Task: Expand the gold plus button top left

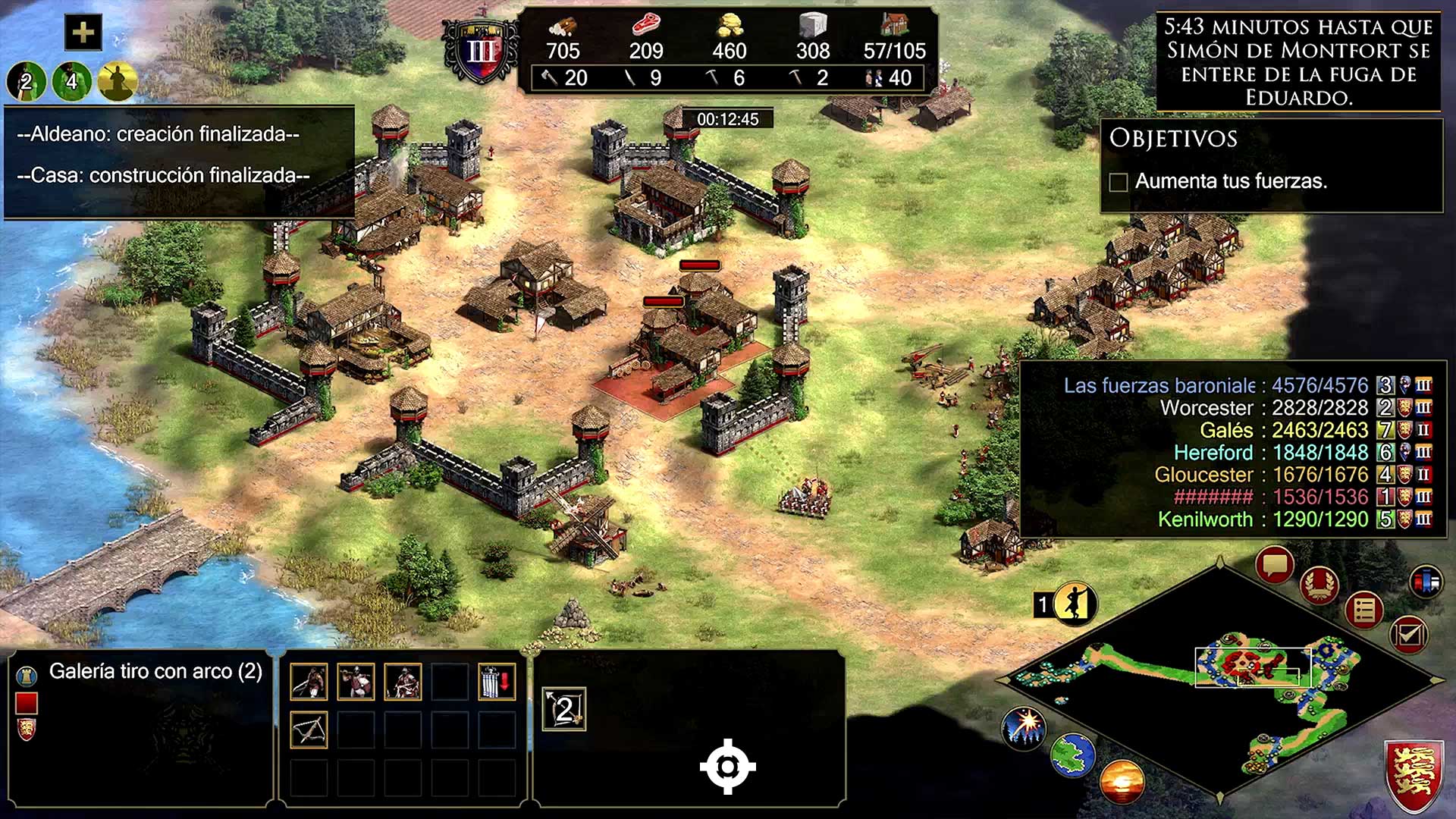Action: pyautogui.click(x=83, y=33)
